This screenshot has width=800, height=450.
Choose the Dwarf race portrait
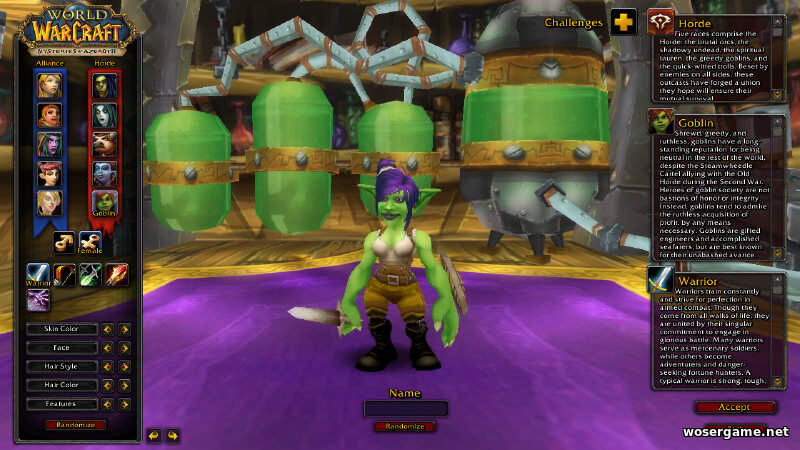click(50, 115)
